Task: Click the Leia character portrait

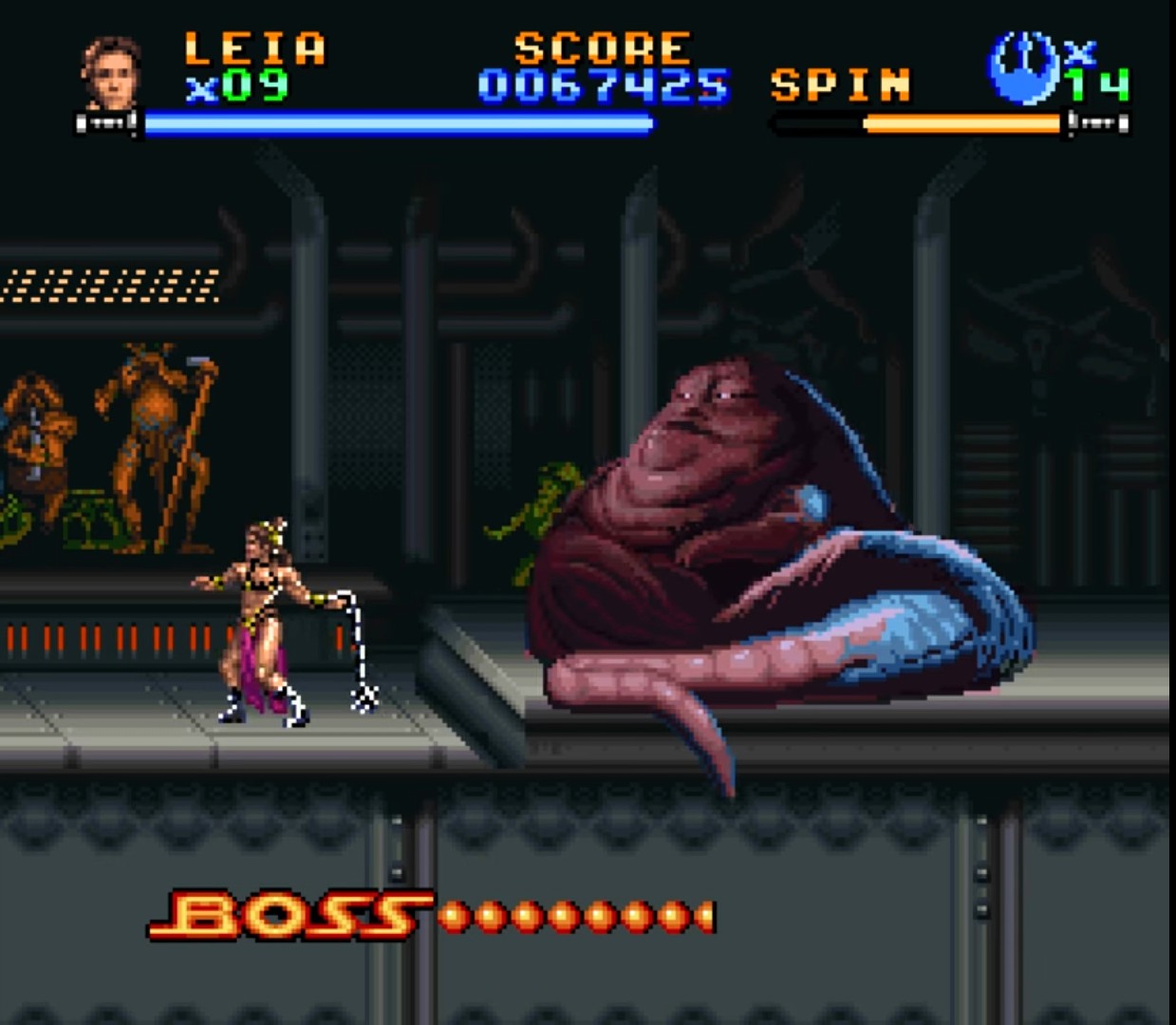Action: click(111, 72)
